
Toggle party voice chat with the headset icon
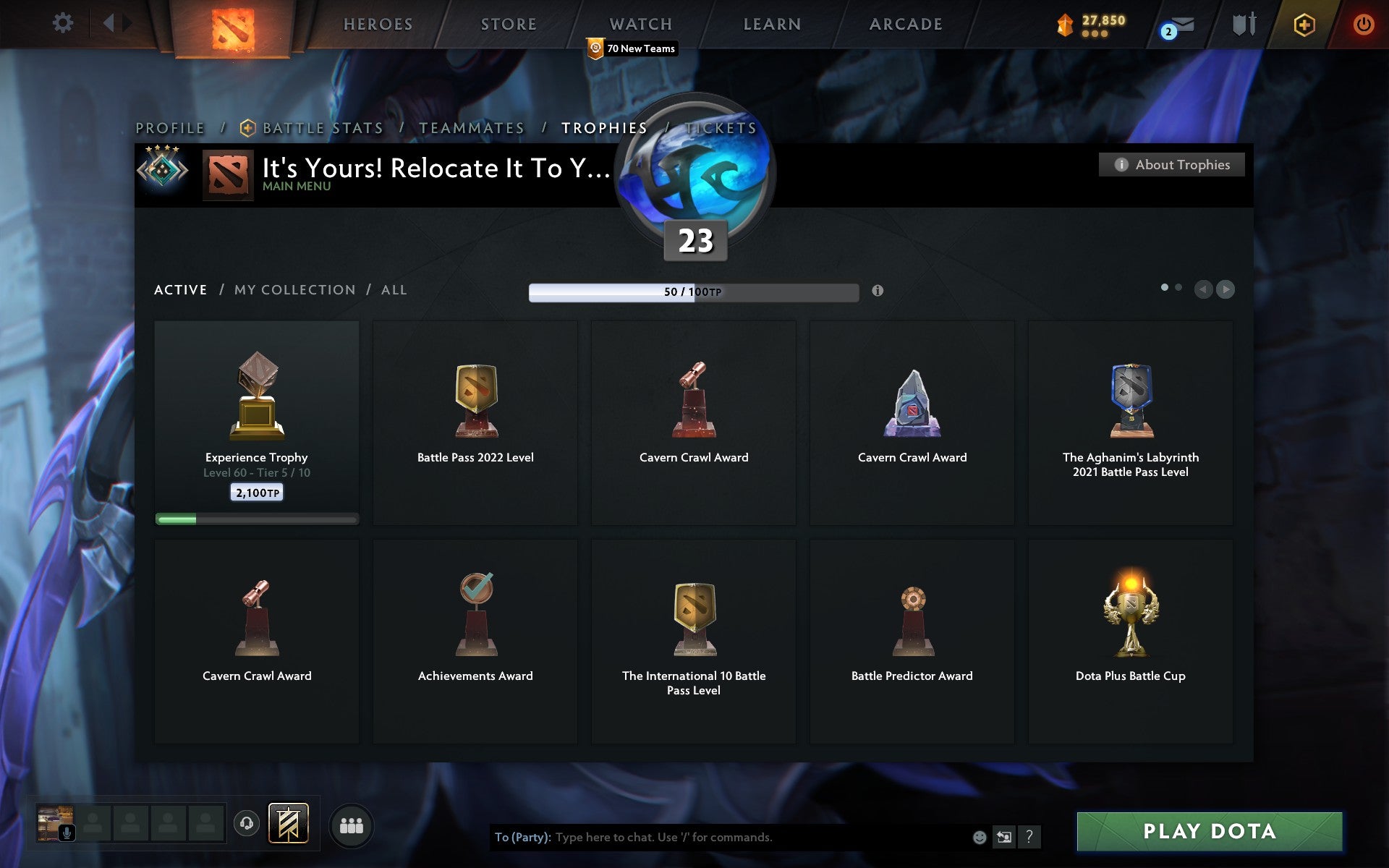pos(246,822)
